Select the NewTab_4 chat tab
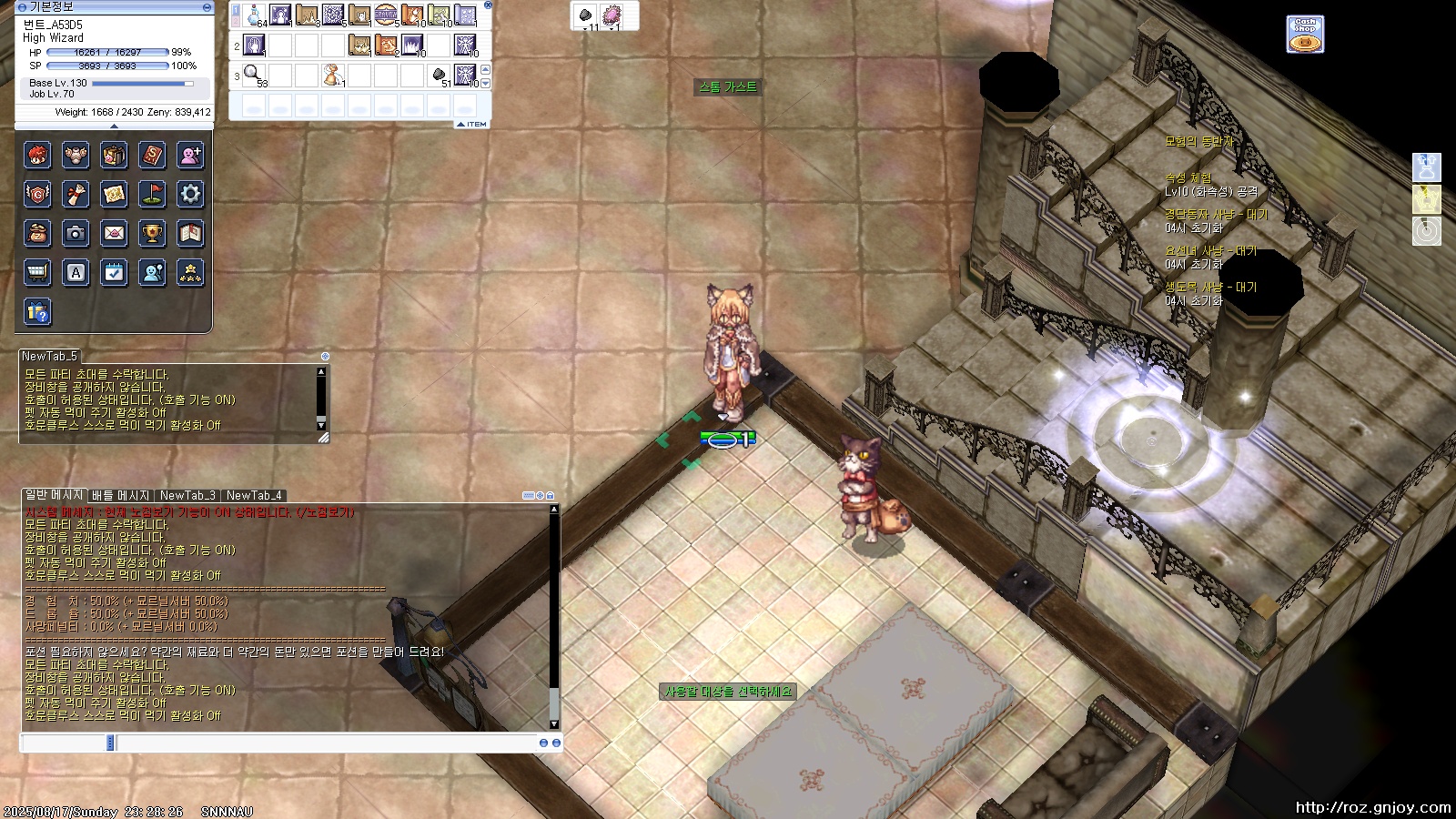 (254, 496)
